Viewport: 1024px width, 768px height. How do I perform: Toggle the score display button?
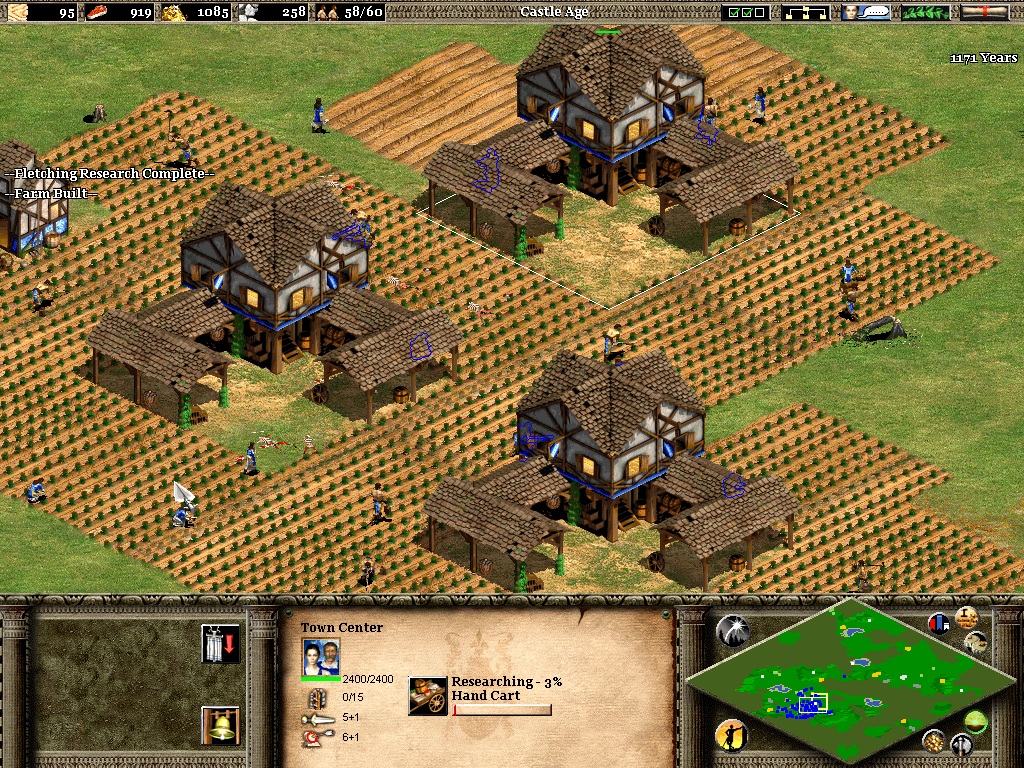(966, 617)
